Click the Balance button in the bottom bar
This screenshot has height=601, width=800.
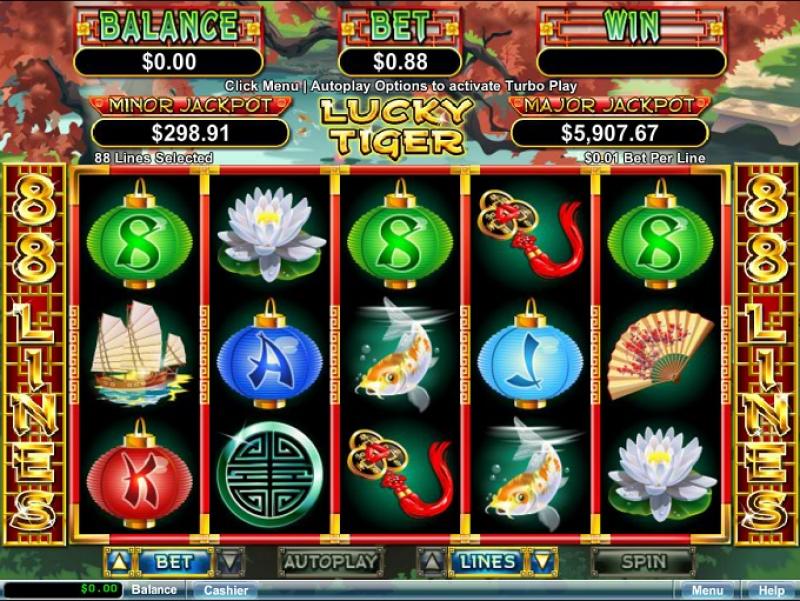[x=154, y=590]
